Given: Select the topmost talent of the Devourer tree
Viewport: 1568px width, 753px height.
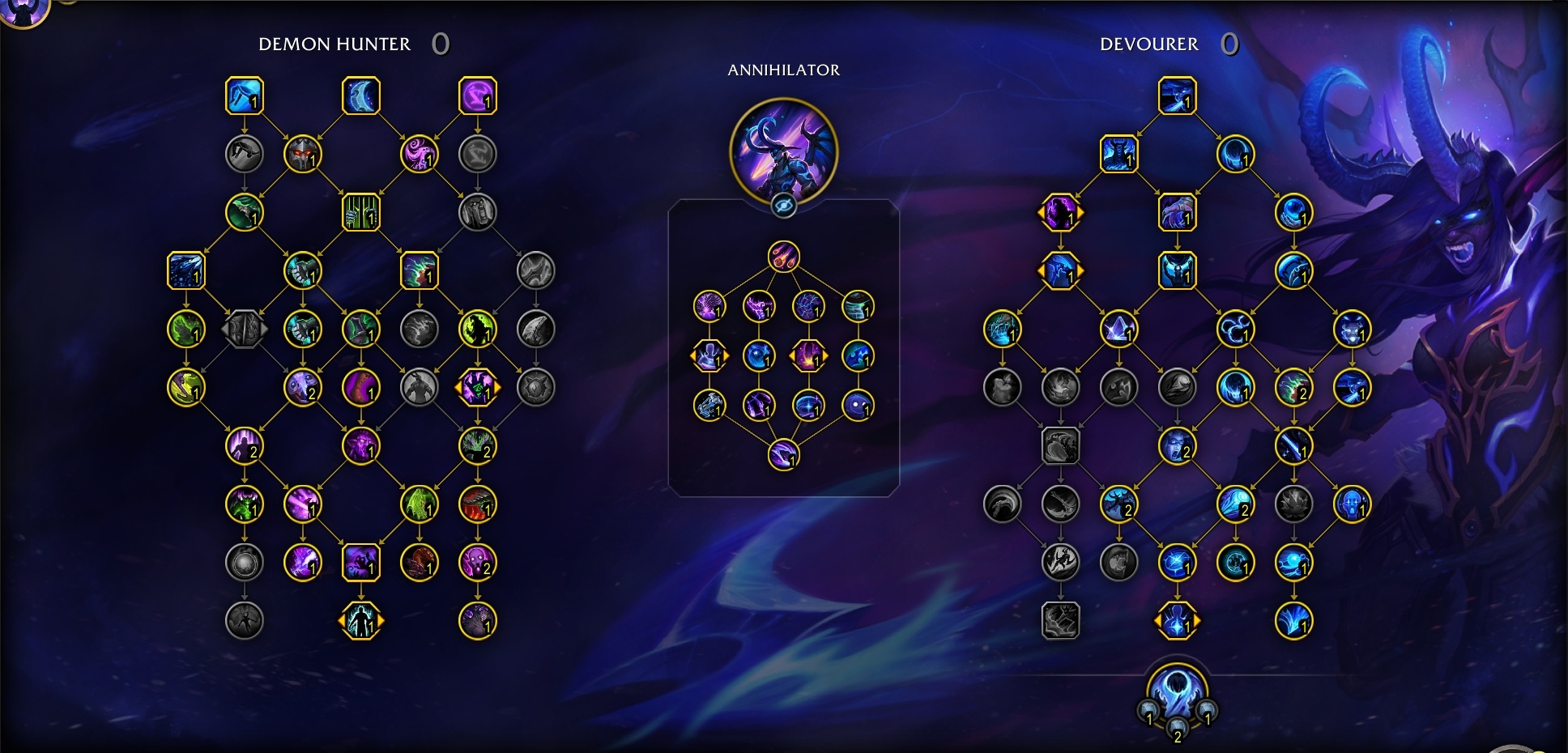Looking at the screenshot, I should tap(1178, 99).
